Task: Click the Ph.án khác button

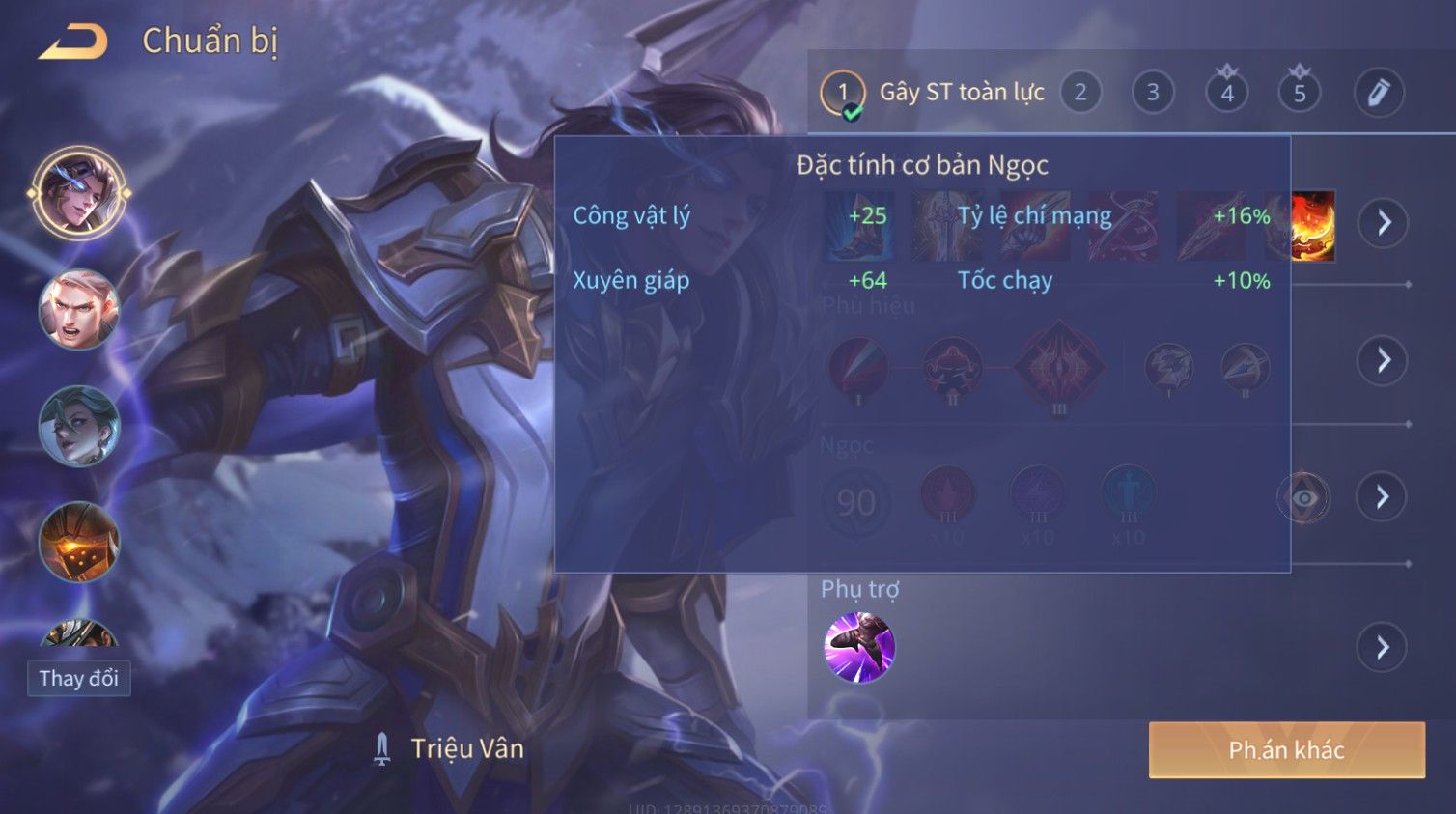Action: point(1286,750)
